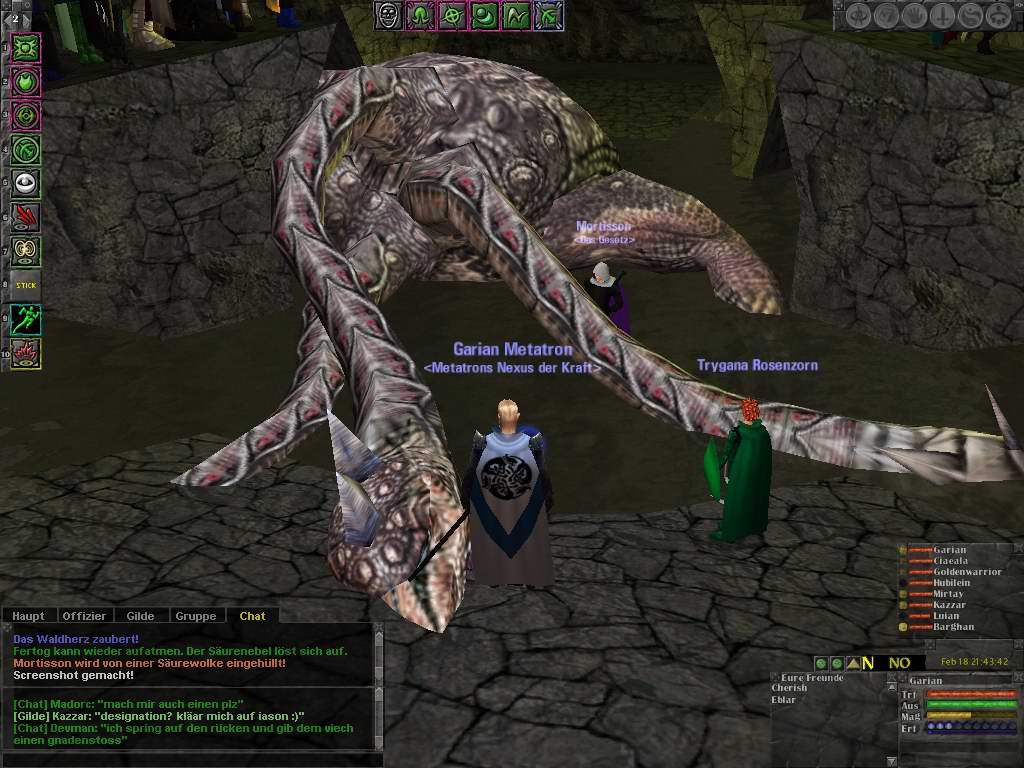The height and width of the screenshot is (768, 1024).
Task: Select group member Kazzar
Action: (x=948, y=605)
